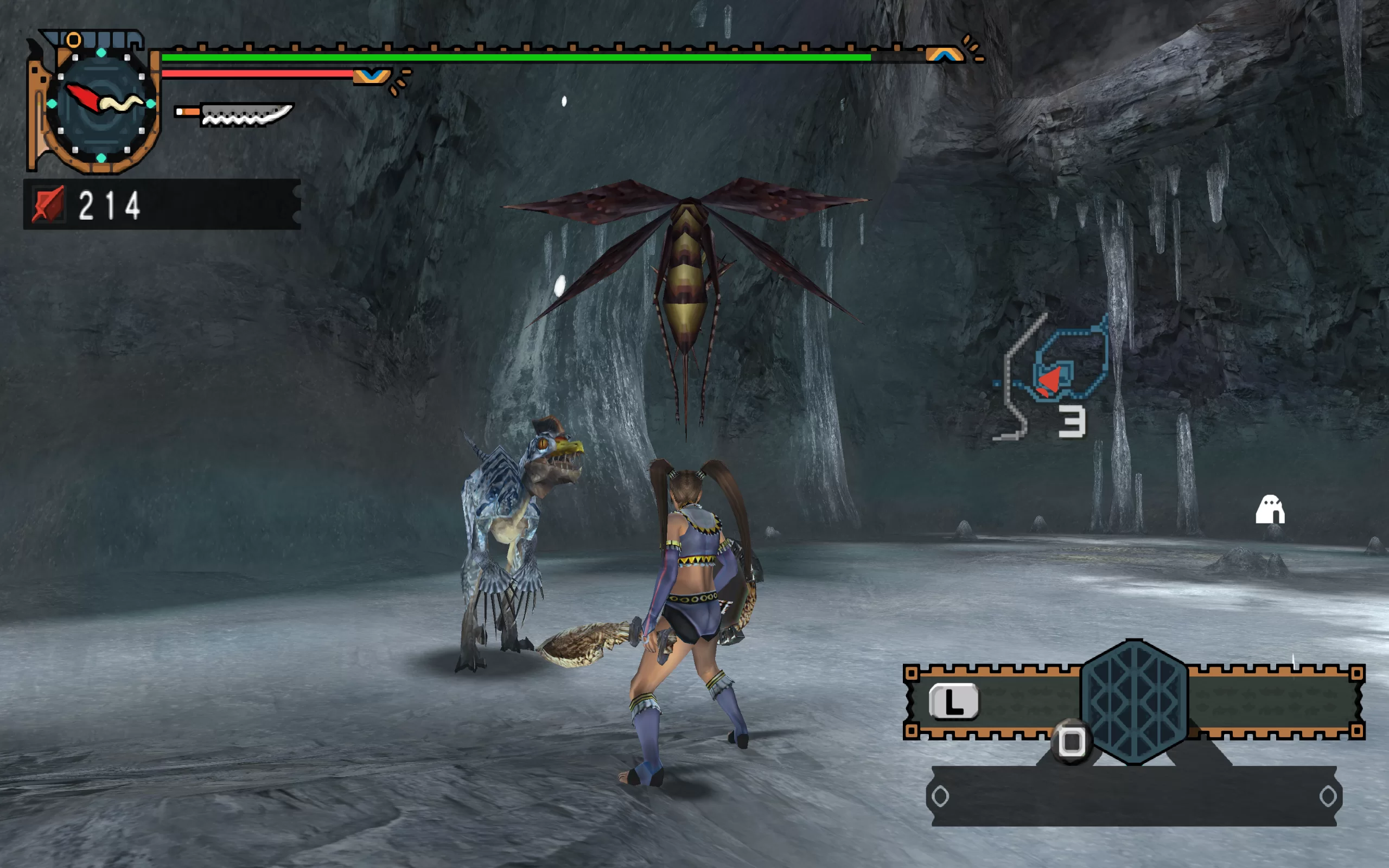The width and height of the screenshot is (1389, 868).
Task: Click the quest timer clock dial
Action: tap(101, 104)
